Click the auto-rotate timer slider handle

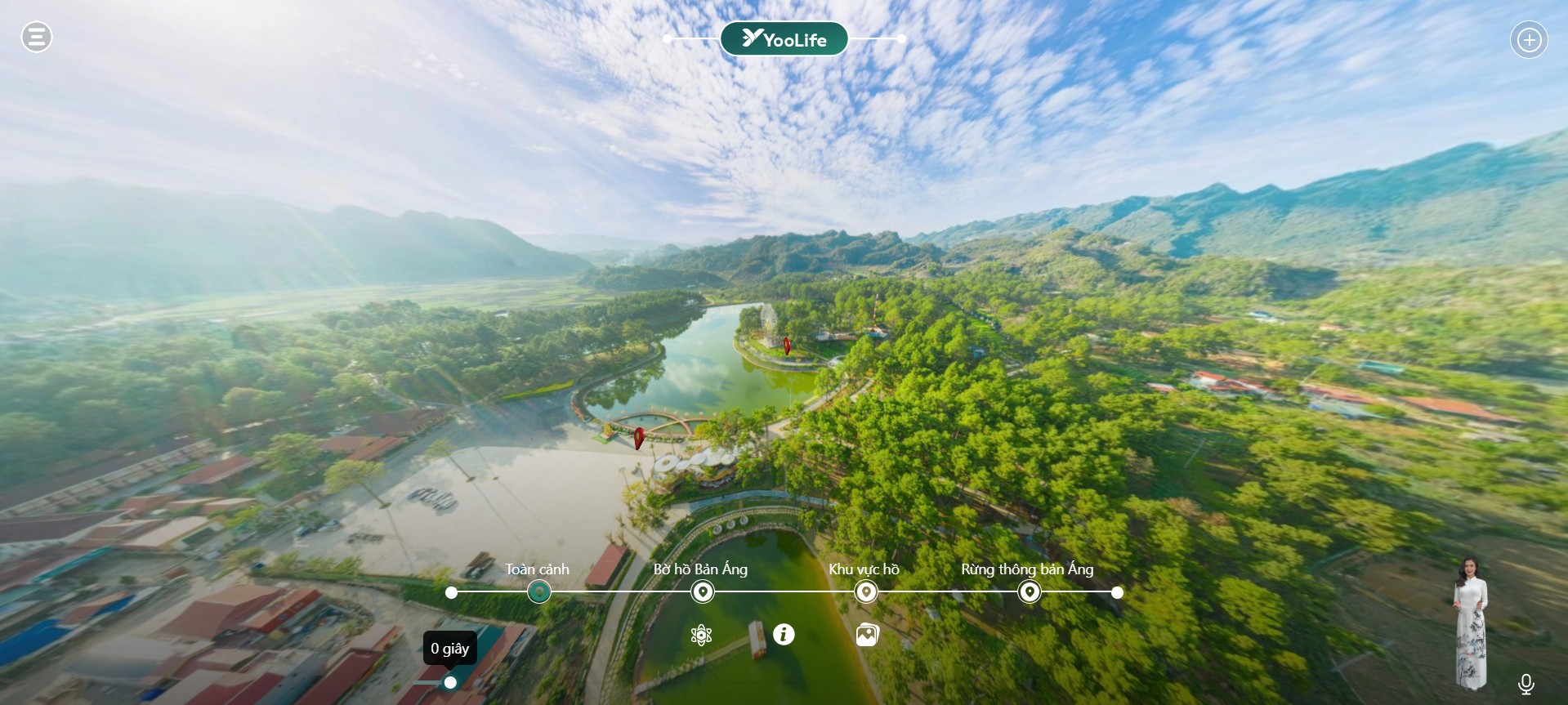450,682
